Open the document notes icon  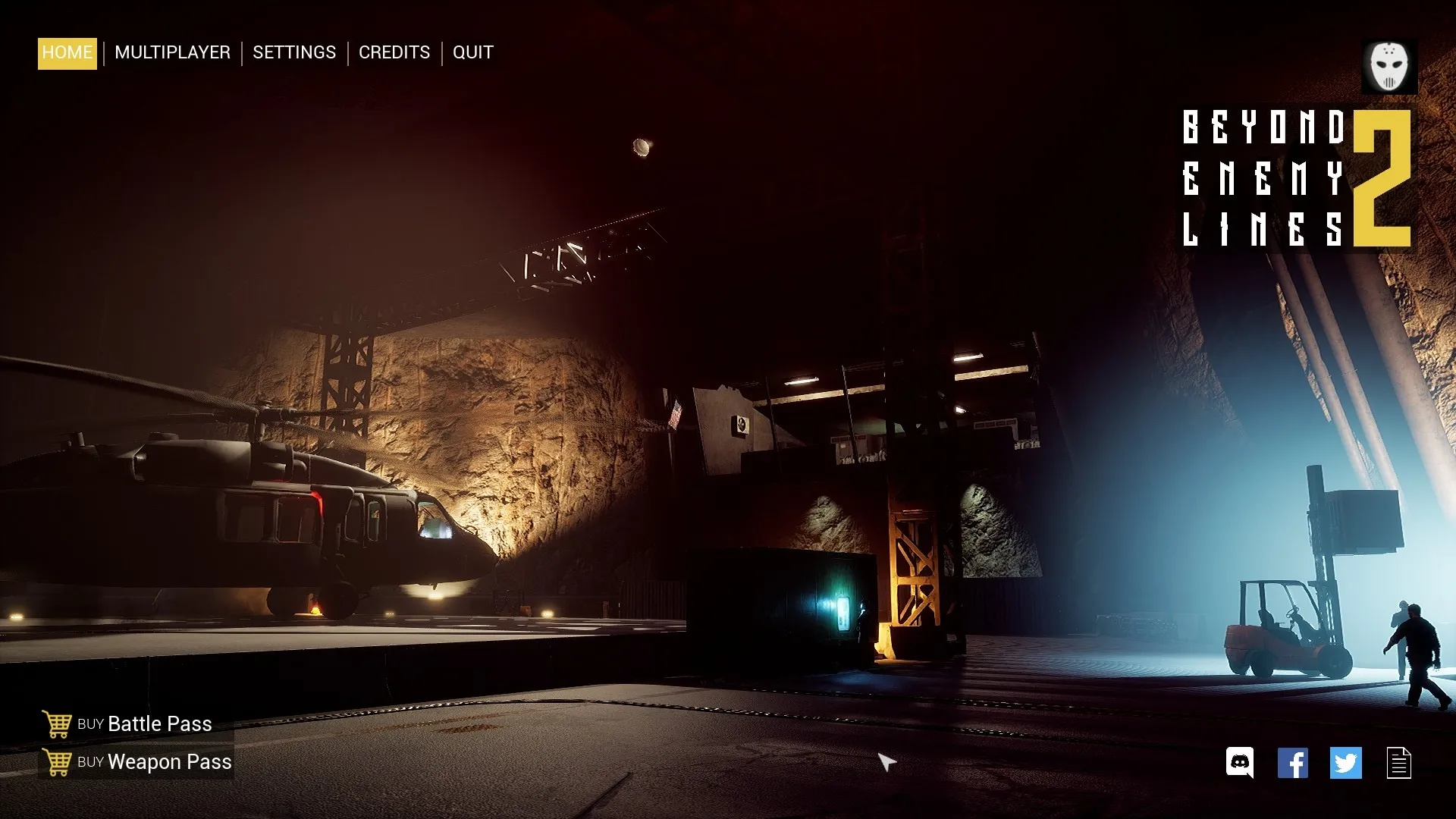point(1399,763)
